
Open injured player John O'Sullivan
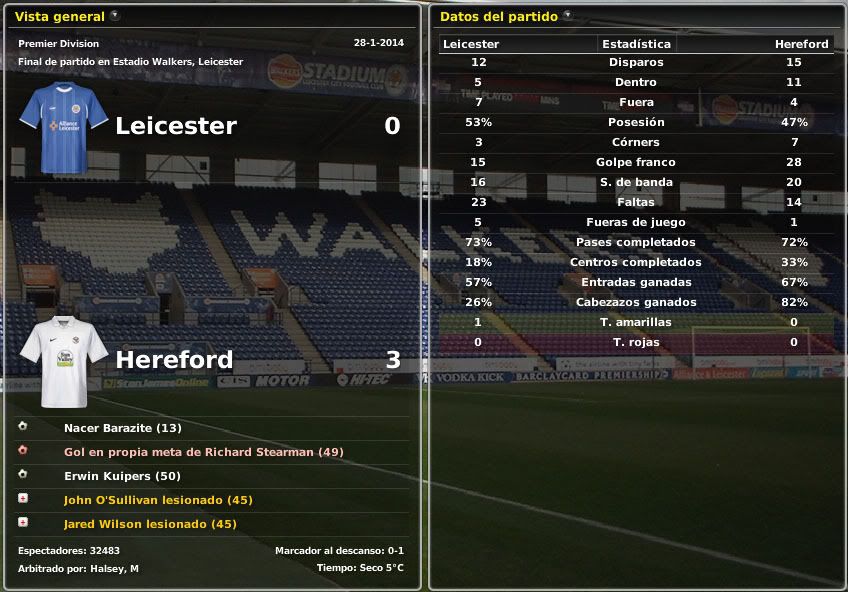pos(158,500)
